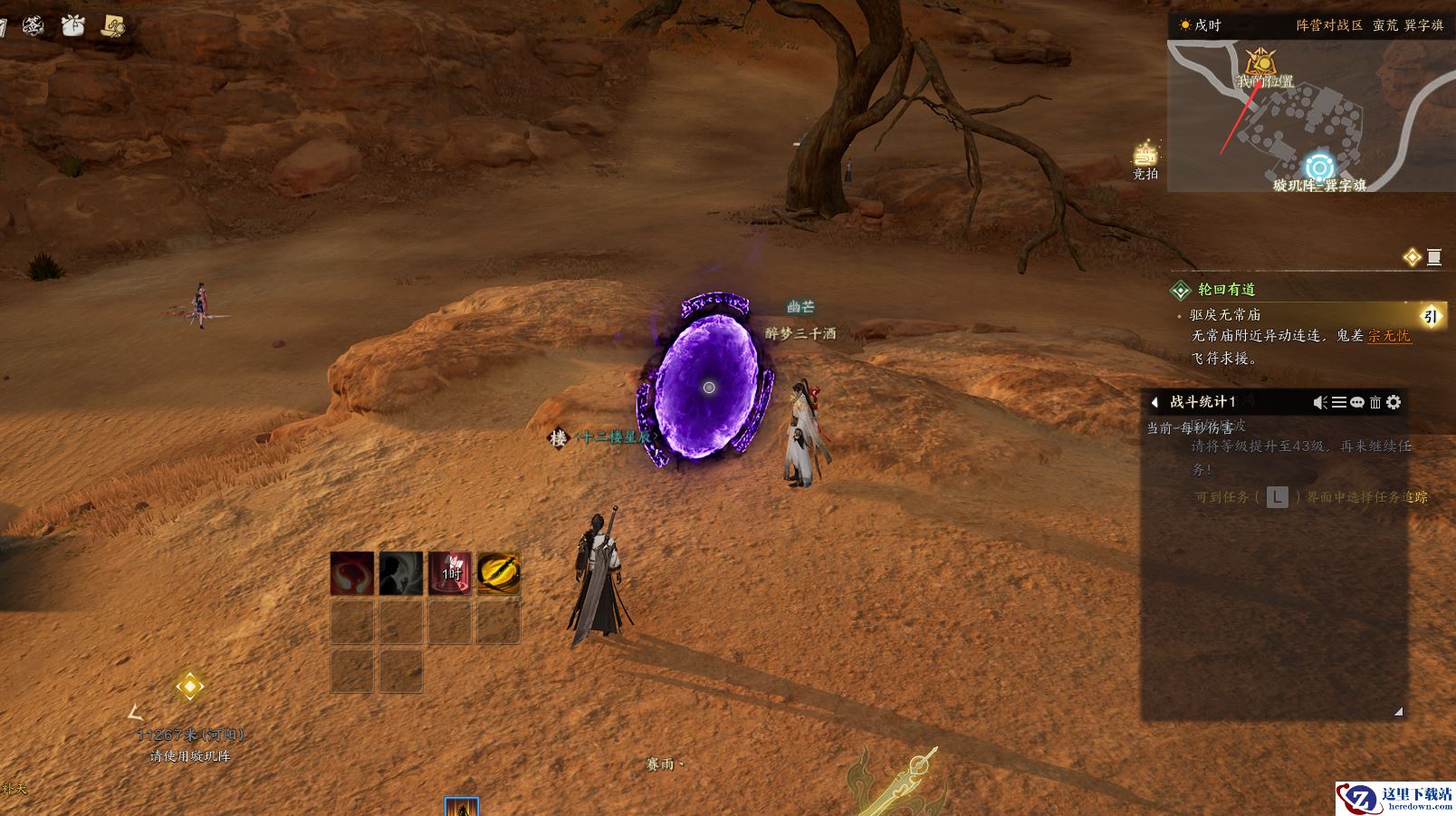Select the red flame buff icon
Image resolution: width=1456 pixels, height=816 pixels.
click(x=352, y=573)
